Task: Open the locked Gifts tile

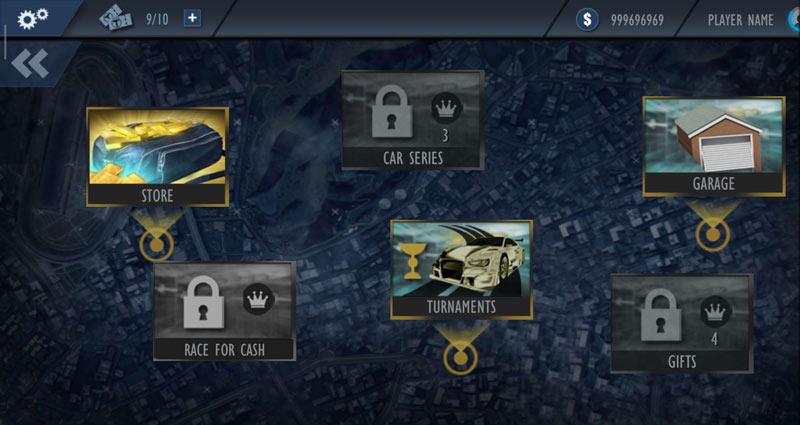Action: 681,323
